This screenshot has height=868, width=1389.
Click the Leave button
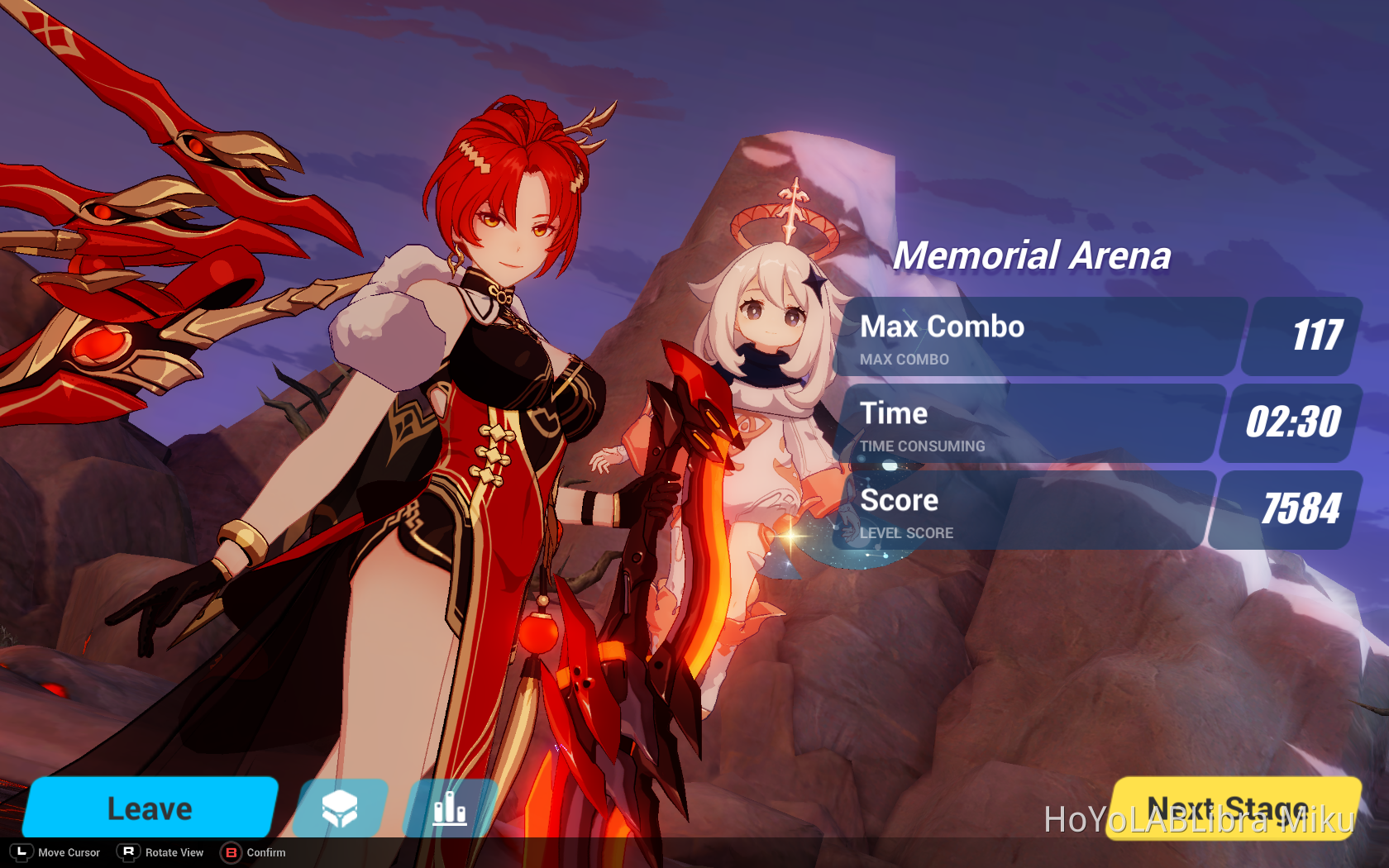149,808
